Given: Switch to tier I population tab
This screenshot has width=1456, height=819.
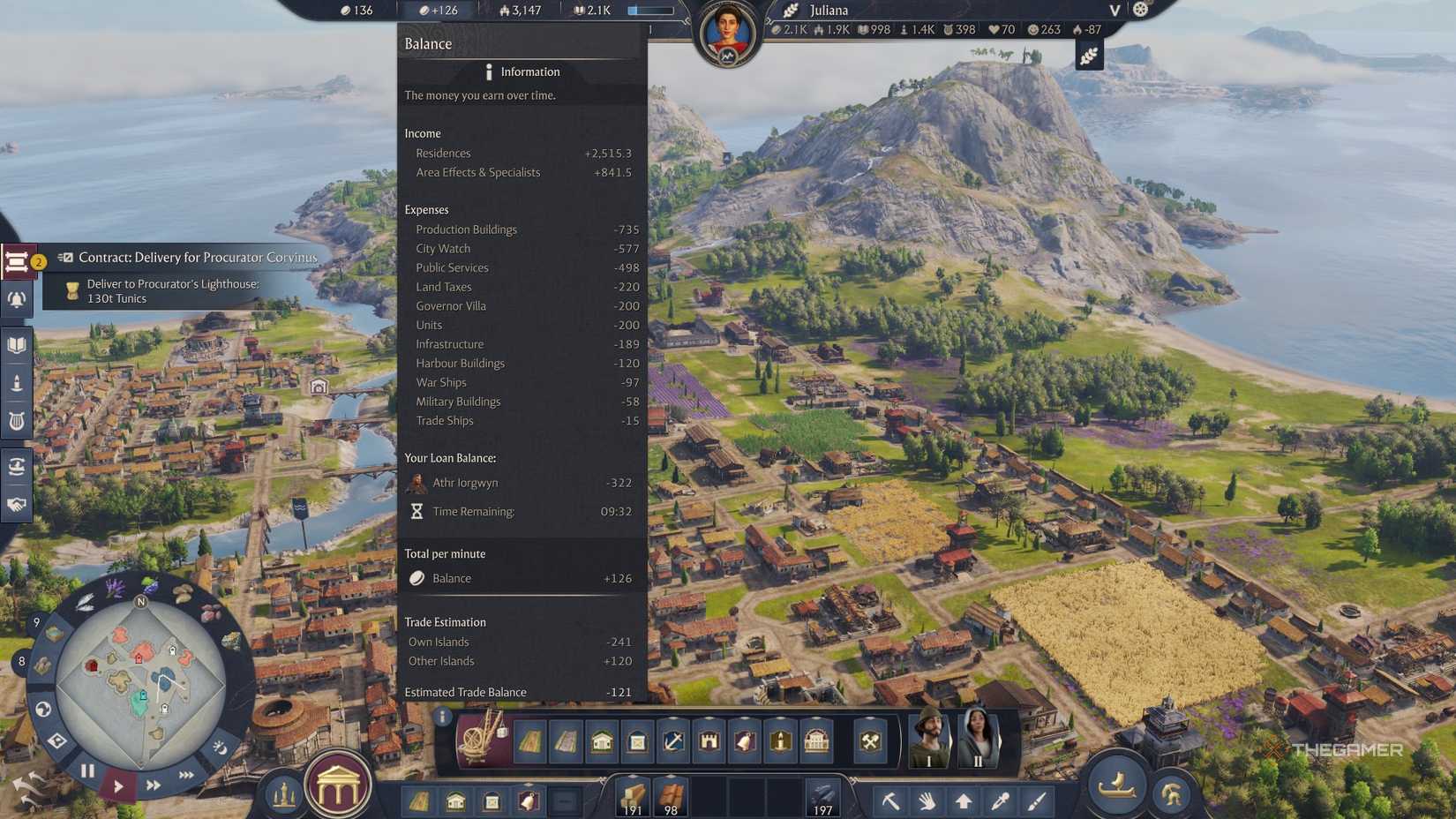Looking at the screenshot, I should coord(928,741).
